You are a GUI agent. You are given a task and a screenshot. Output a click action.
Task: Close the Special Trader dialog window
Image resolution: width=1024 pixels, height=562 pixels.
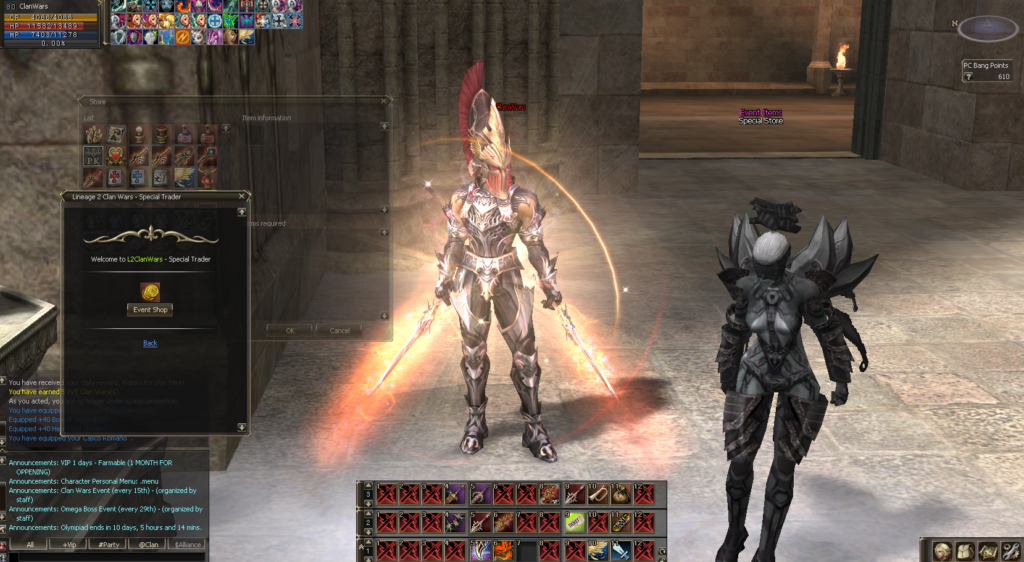tap(244, 197)
